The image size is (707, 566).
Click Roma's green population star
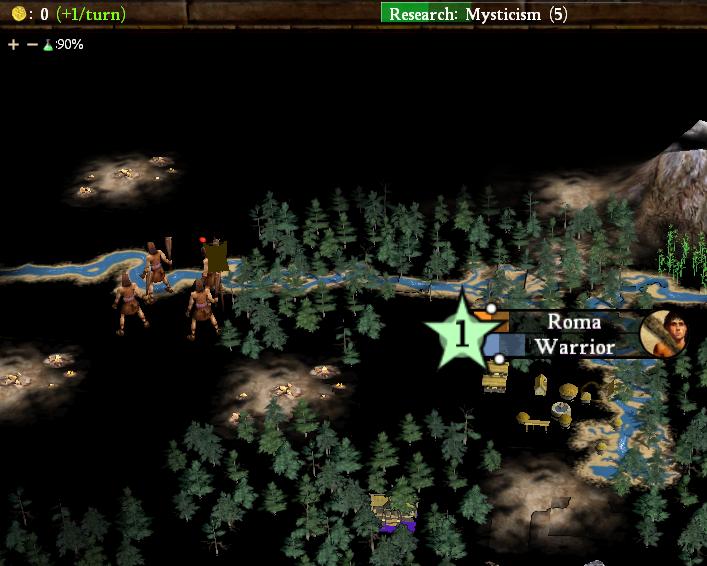[460, 334]
